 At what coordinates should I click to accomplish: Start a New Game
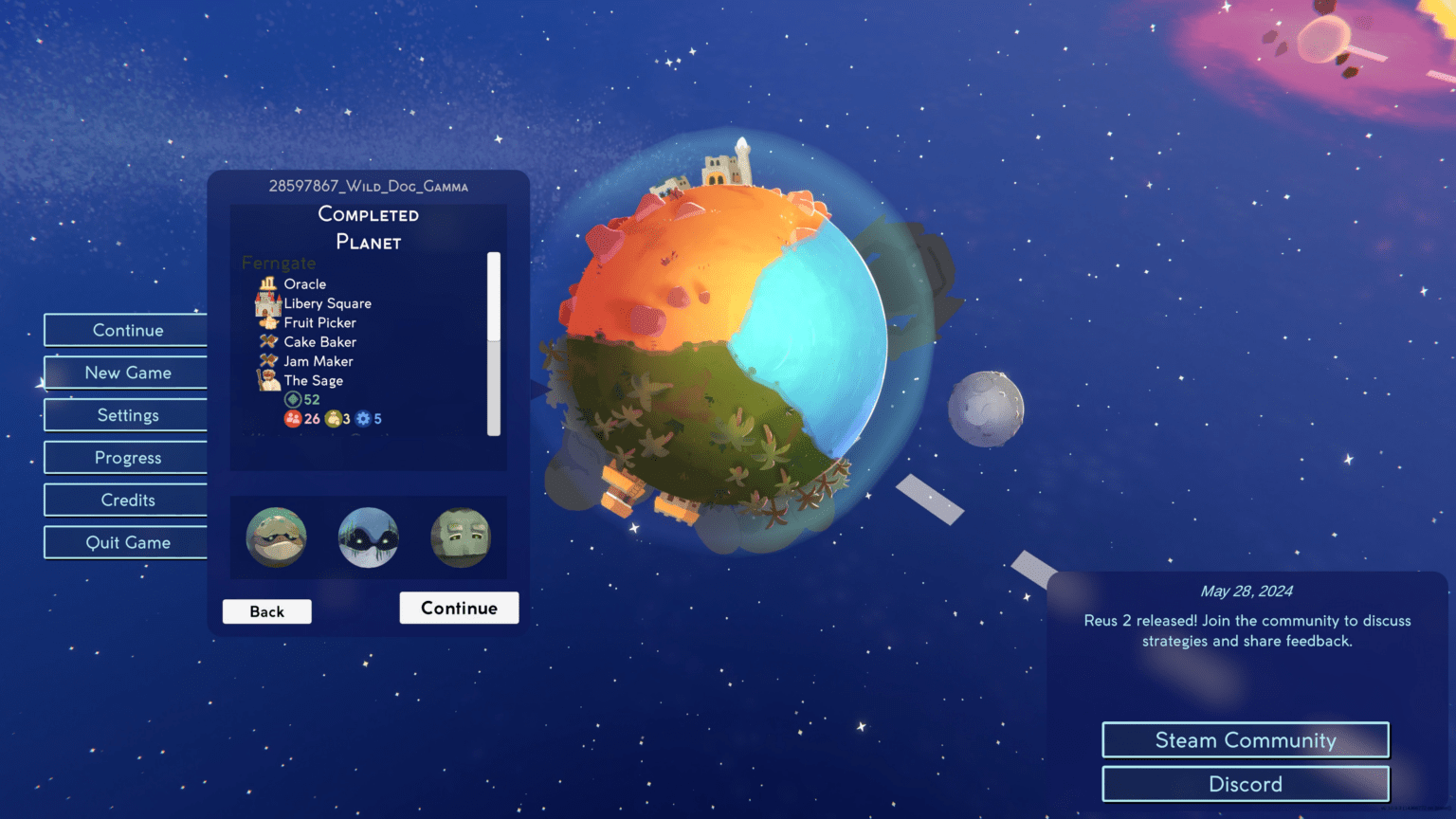pyautogui.click(x=126, y=373)
